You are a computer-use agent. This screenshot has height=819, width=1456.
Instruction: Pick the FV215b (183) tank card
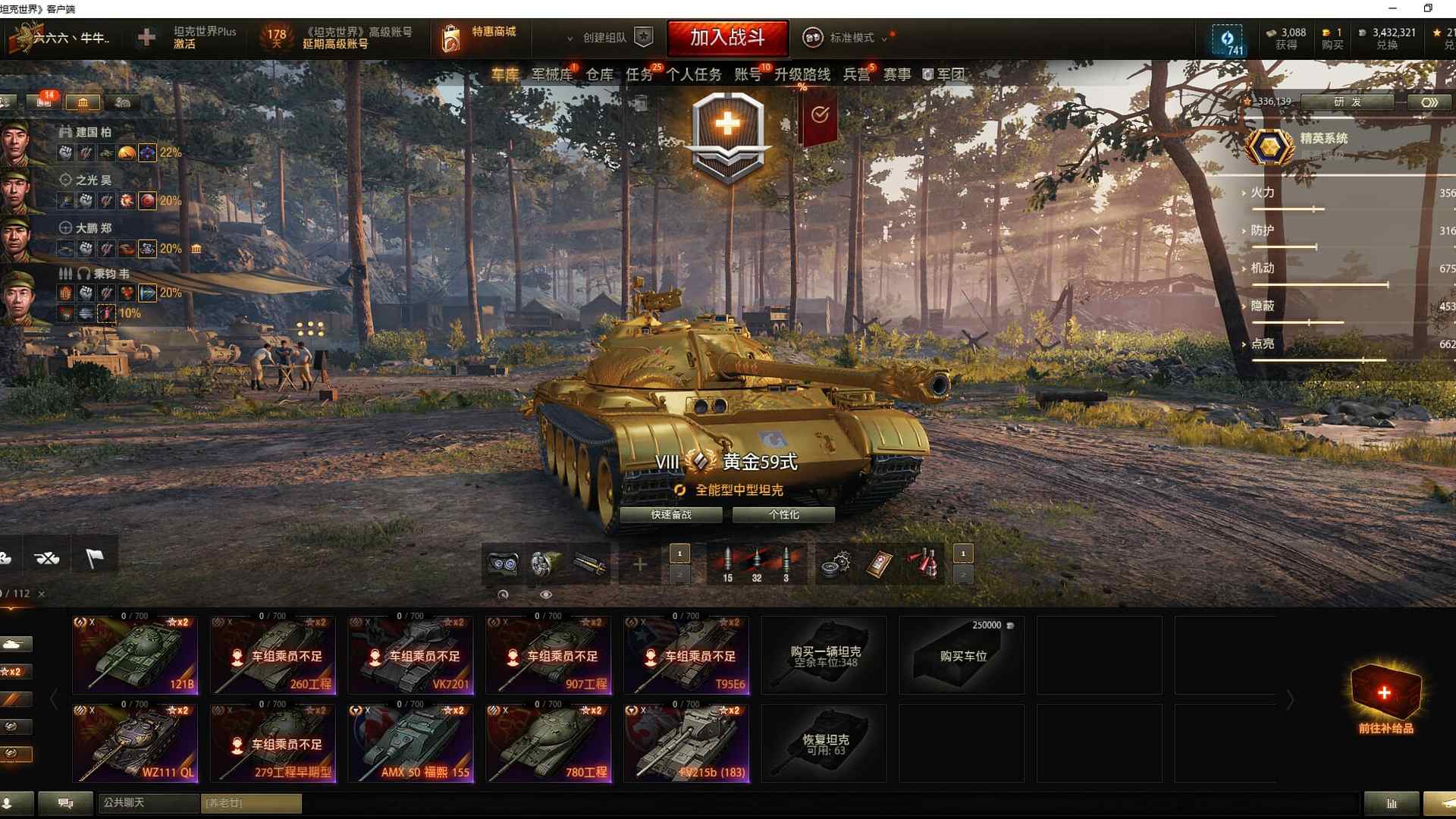(686, 743)
